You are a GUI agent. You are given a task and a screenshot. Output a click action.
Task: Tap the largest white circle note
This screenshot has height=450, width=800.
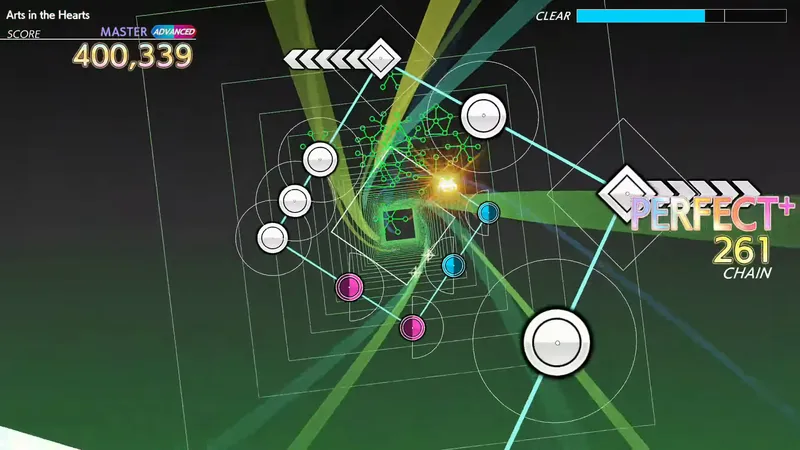click(558, 343)
